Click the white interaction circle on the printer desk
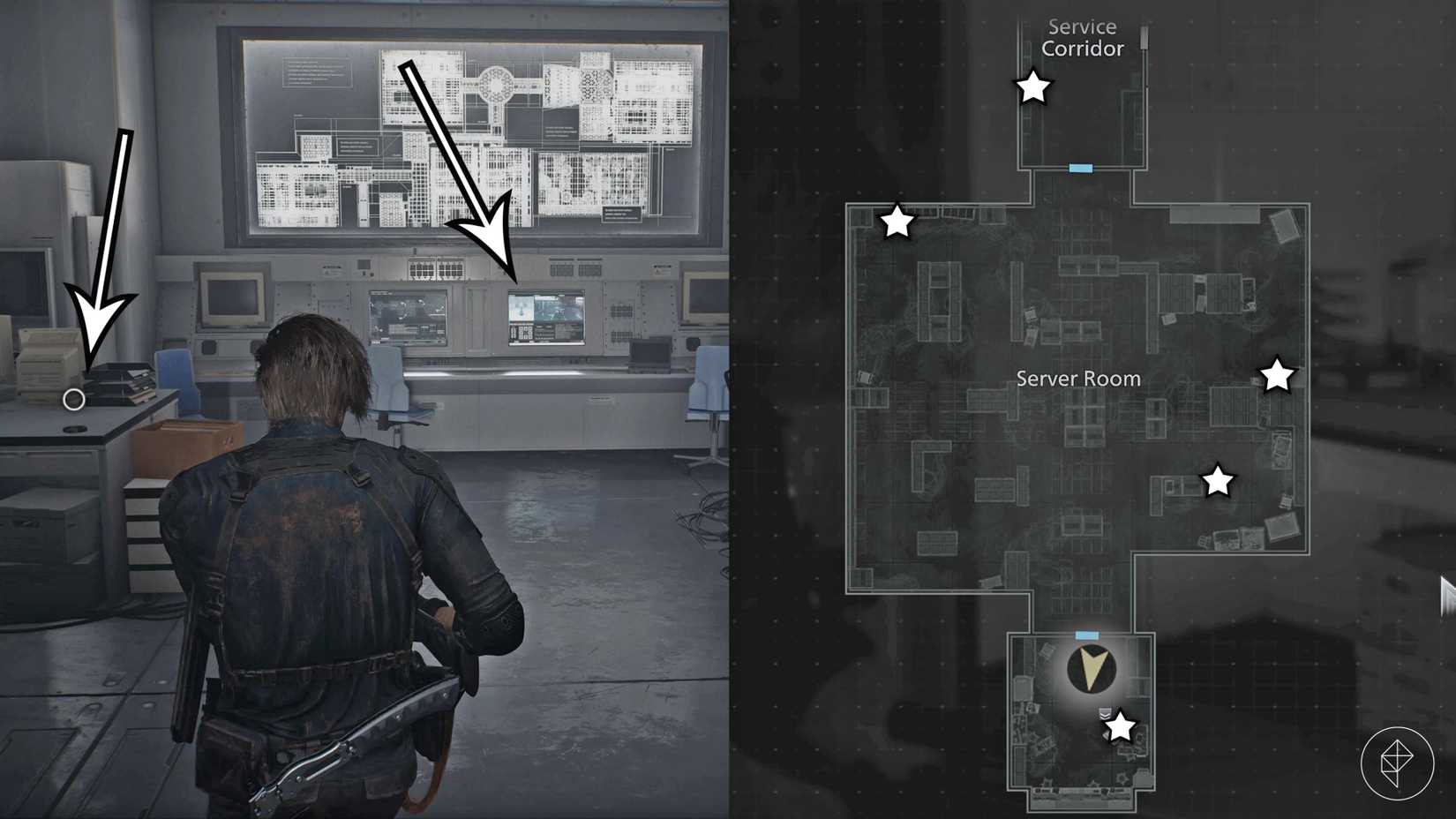The height and width of the screenshot is (819, 1456). point(74,400)
